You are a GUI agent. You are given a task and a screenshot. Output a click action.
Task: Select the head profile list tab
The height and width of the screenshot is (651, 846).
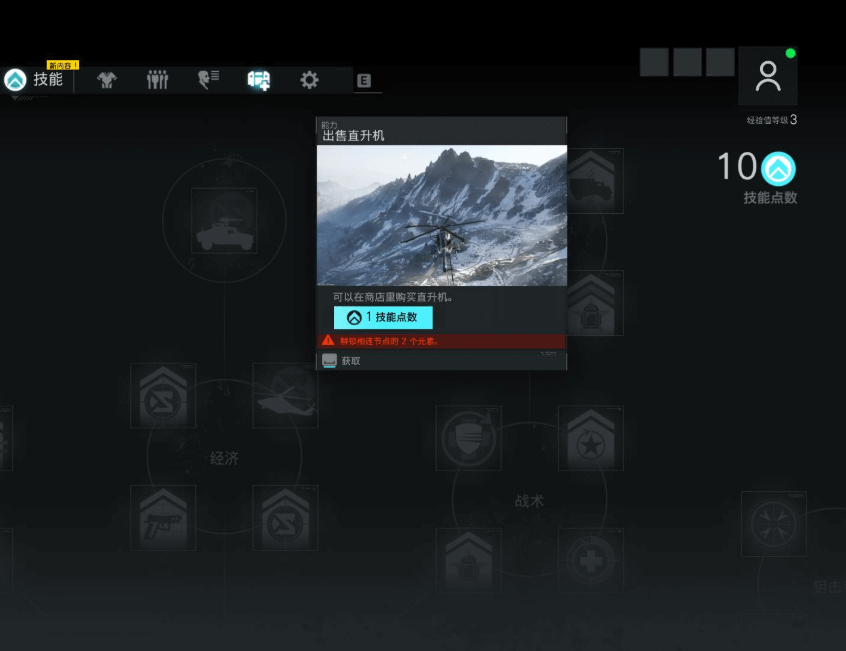click(x=208, y=81)
